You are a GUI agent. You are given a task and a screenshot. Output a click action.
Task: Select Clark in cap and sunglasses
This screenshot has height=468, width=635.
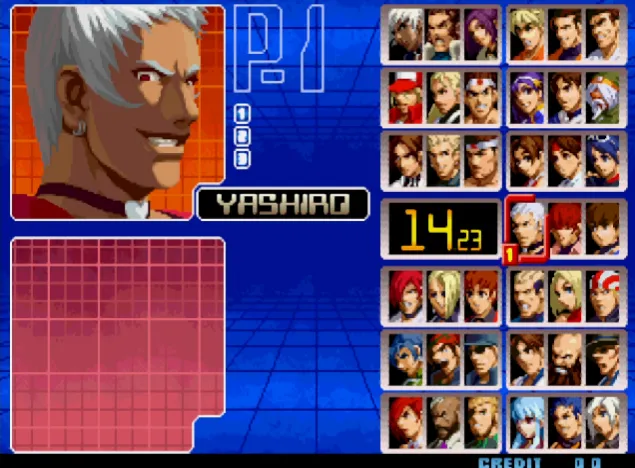click(480, 357)
